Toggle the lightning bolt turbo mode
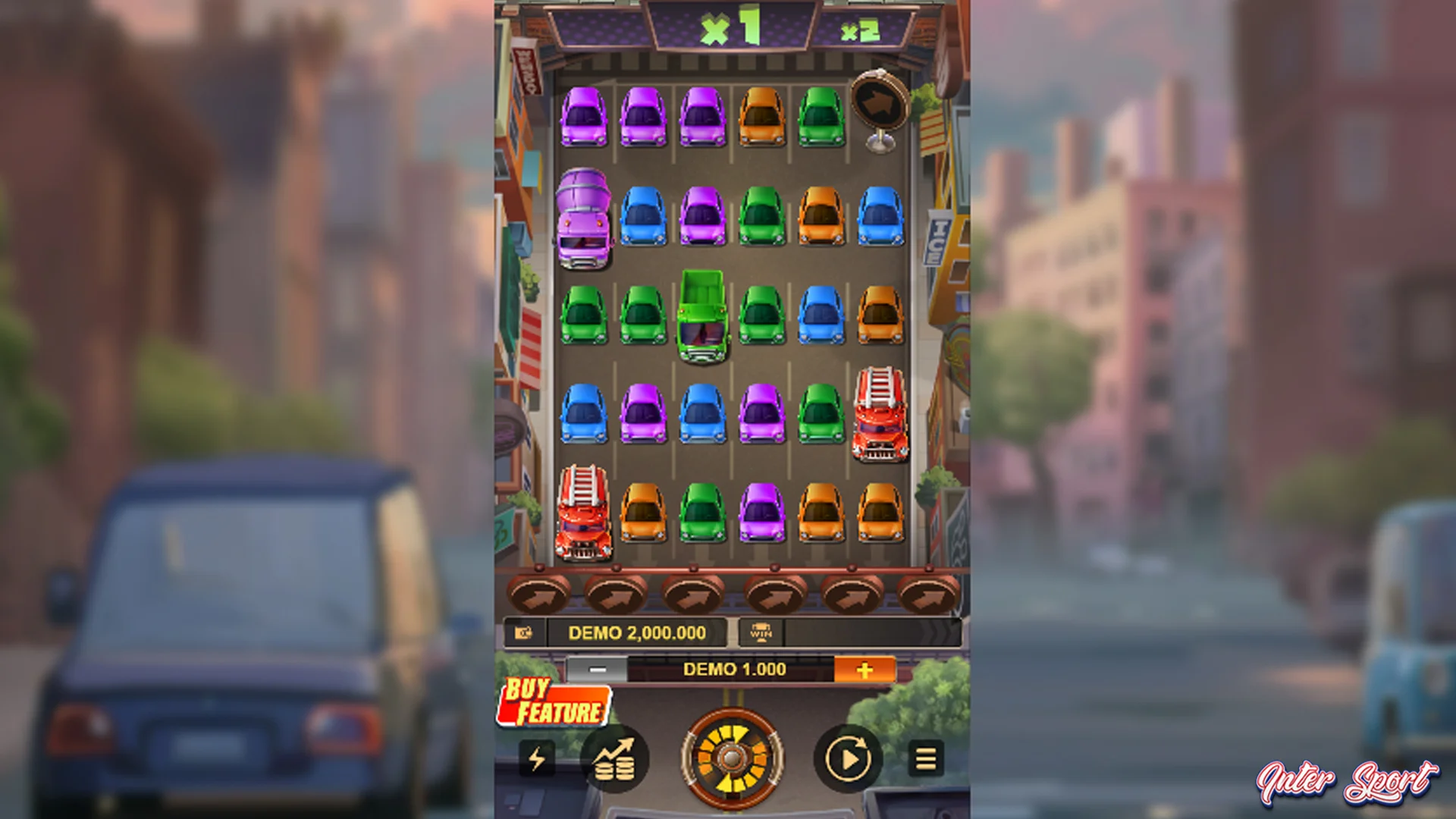1456x819 pixels. coord(537,758)
